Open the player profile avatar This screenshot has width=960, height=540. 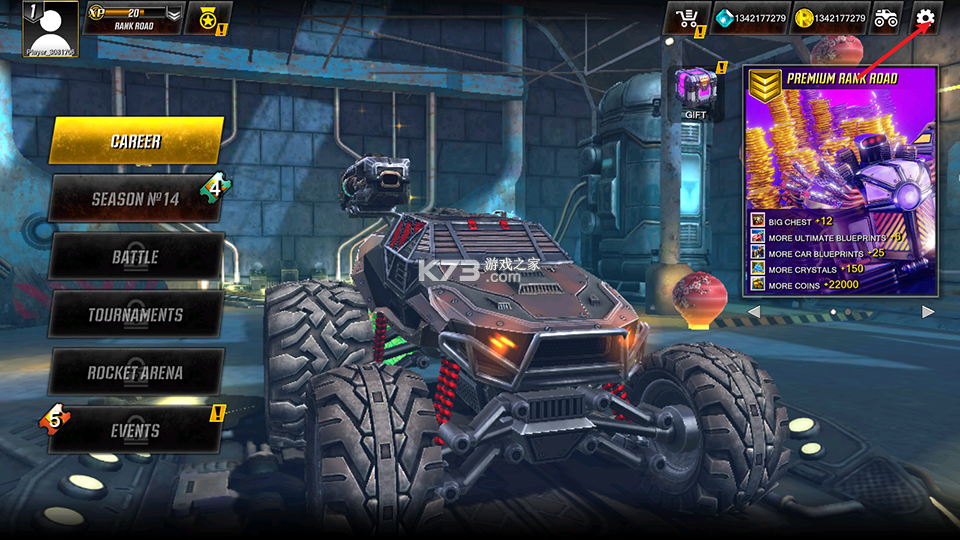click(50, 28)
